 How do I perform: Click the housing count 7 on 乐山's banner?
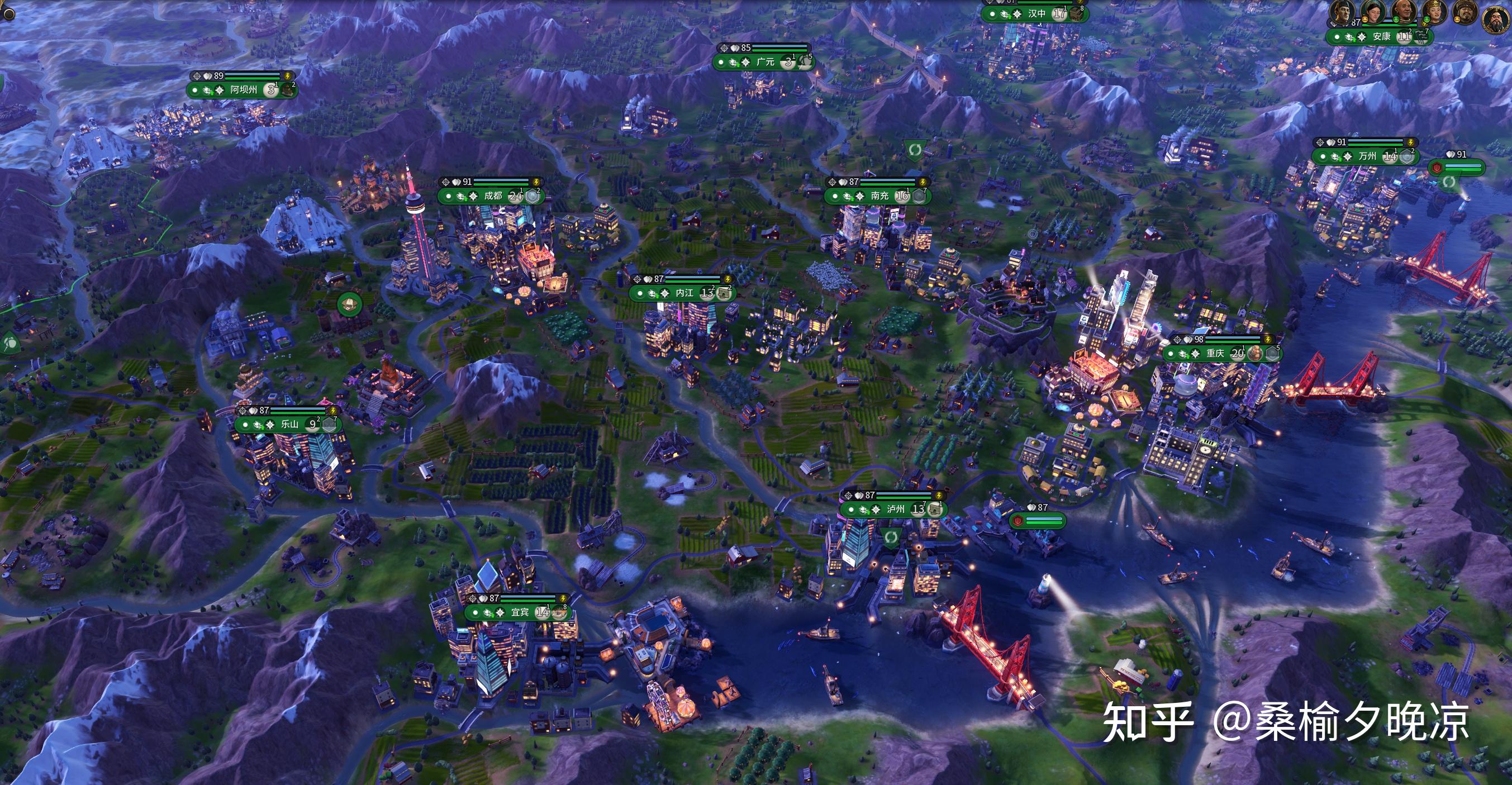[336, 419]
